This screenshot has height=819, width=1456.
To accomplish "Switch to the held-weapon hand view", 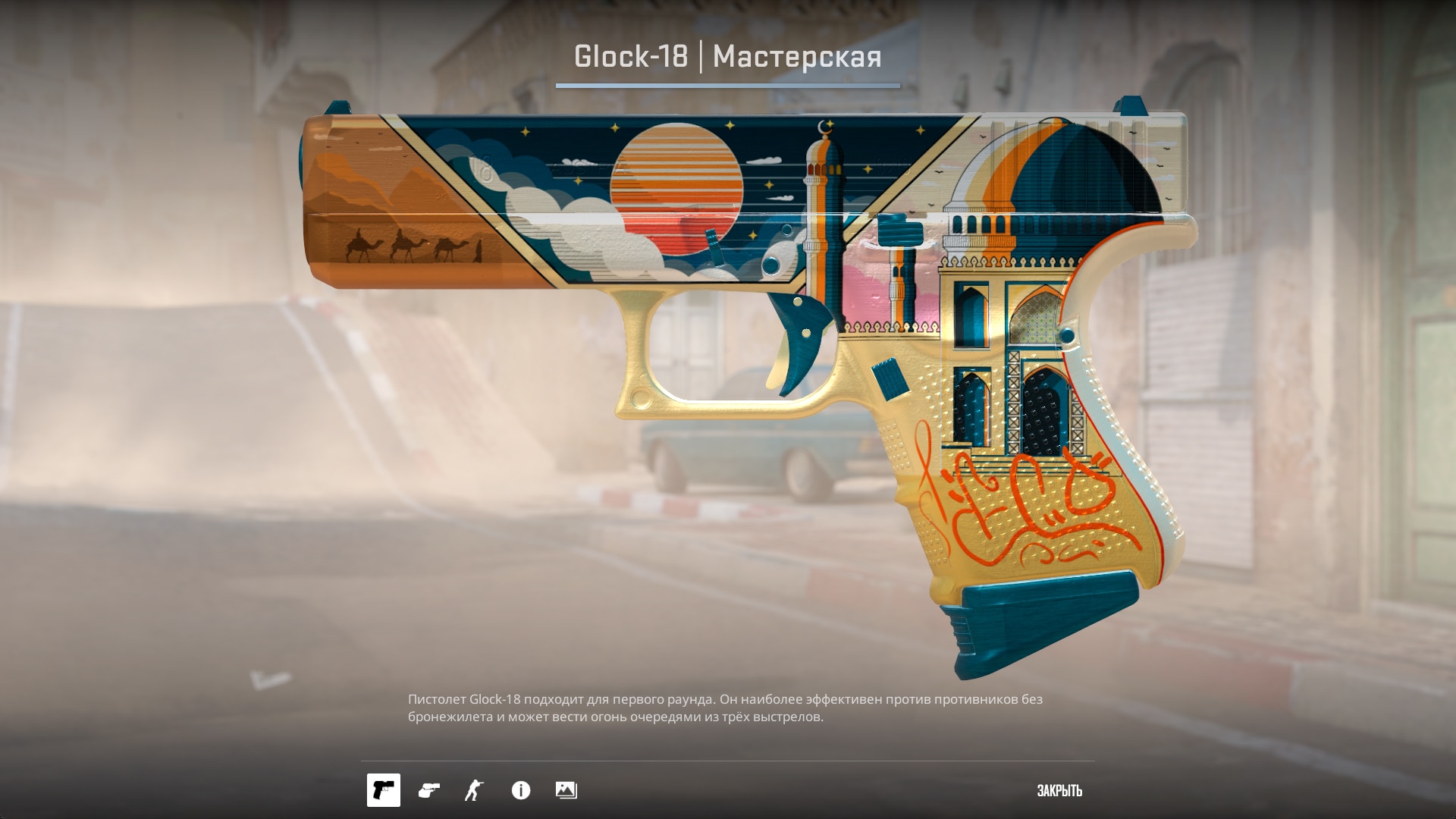I will [429, 790].
